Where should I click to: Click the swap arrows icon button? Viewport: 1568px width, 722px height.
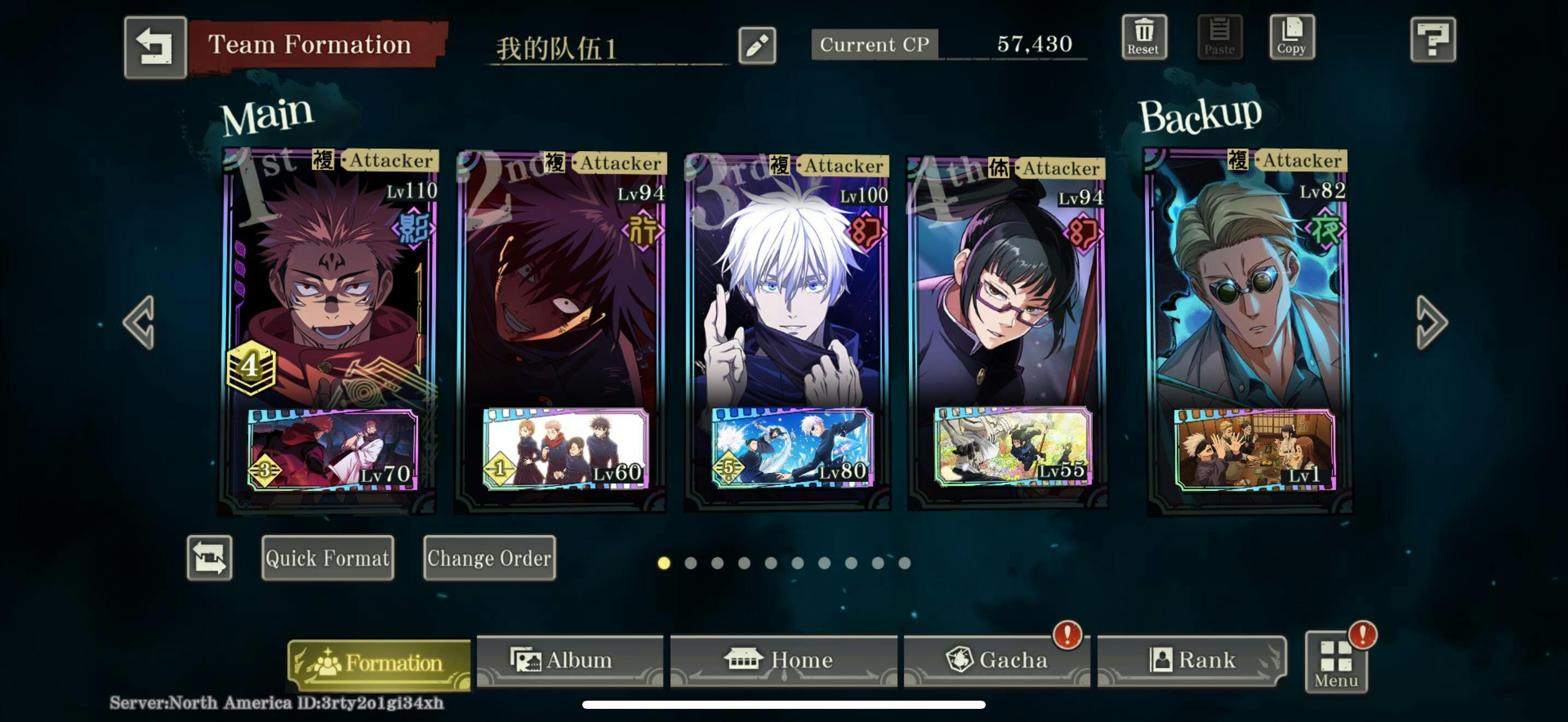click(x=209, y=557)
